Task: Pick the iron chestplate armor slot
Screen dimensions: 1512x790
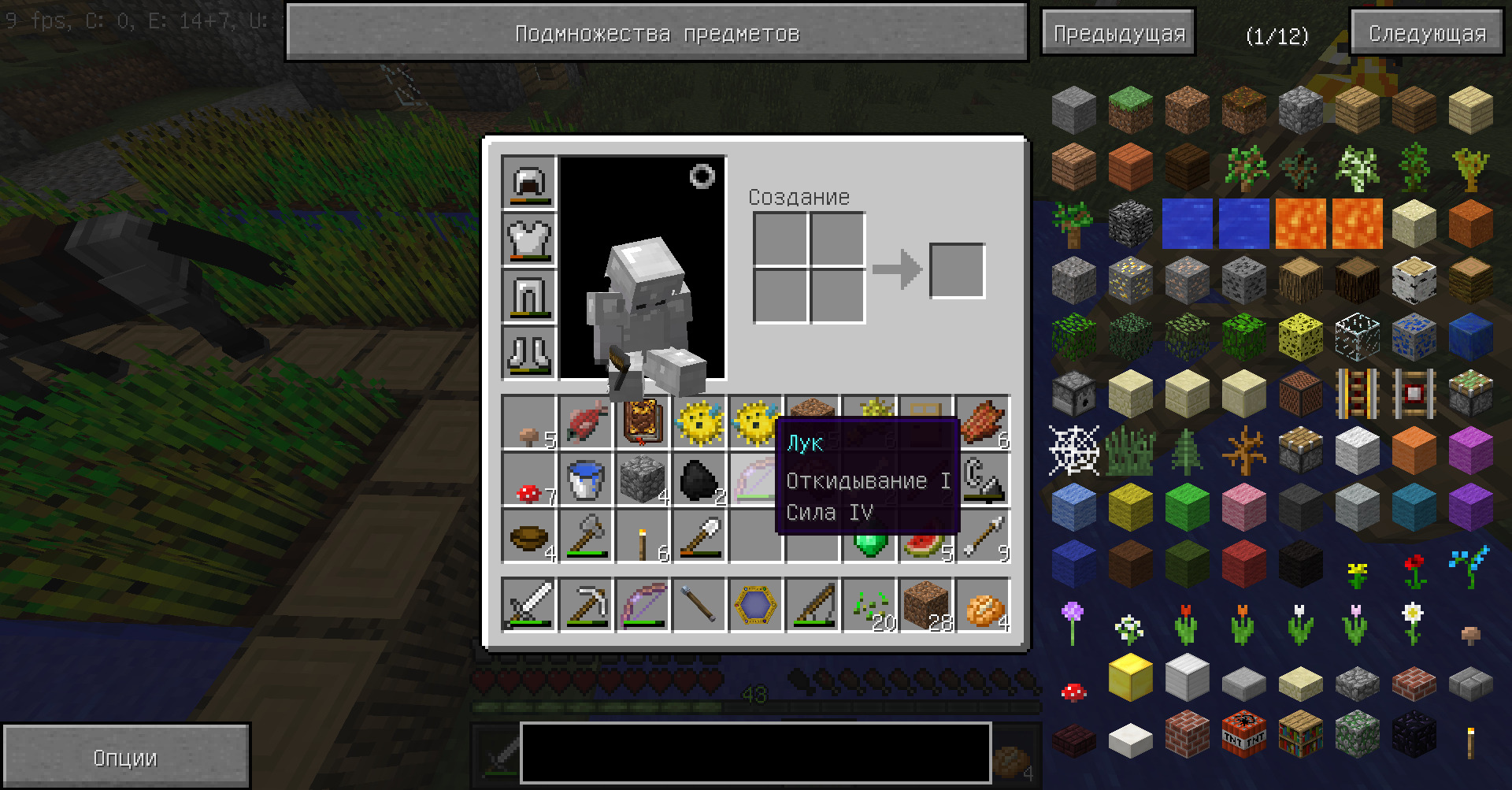Action: 528,239
